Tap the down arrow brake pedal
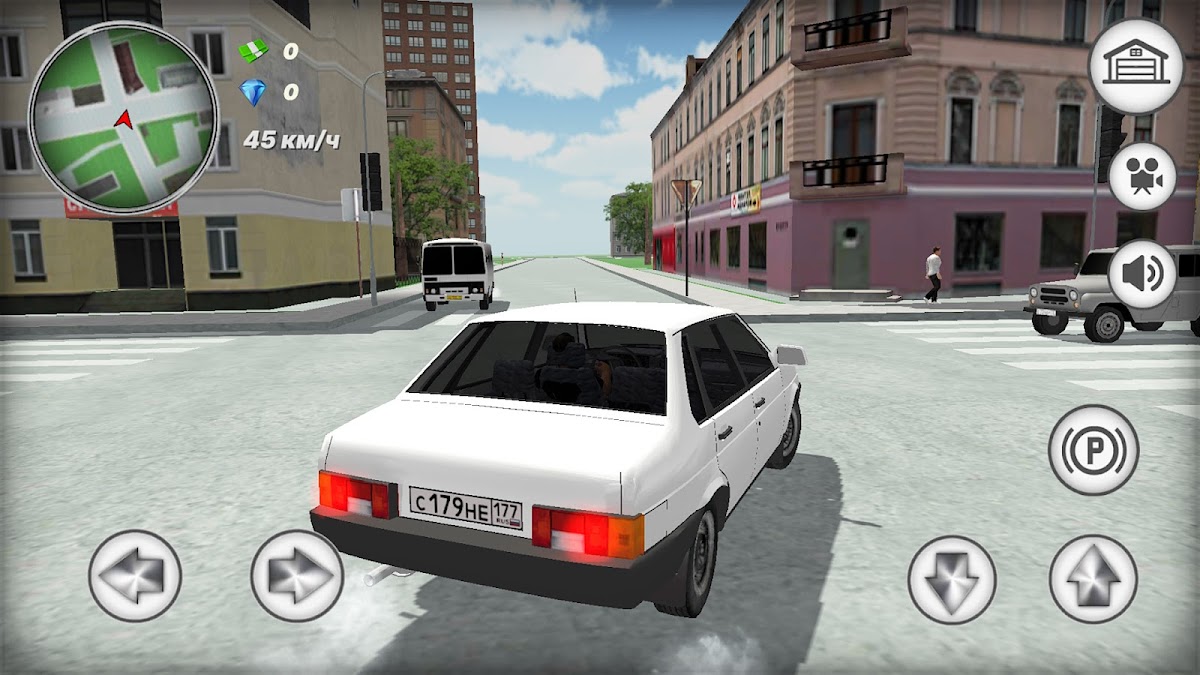Image resolution: width=1200 pixels, height=675 pixels. 952,579
